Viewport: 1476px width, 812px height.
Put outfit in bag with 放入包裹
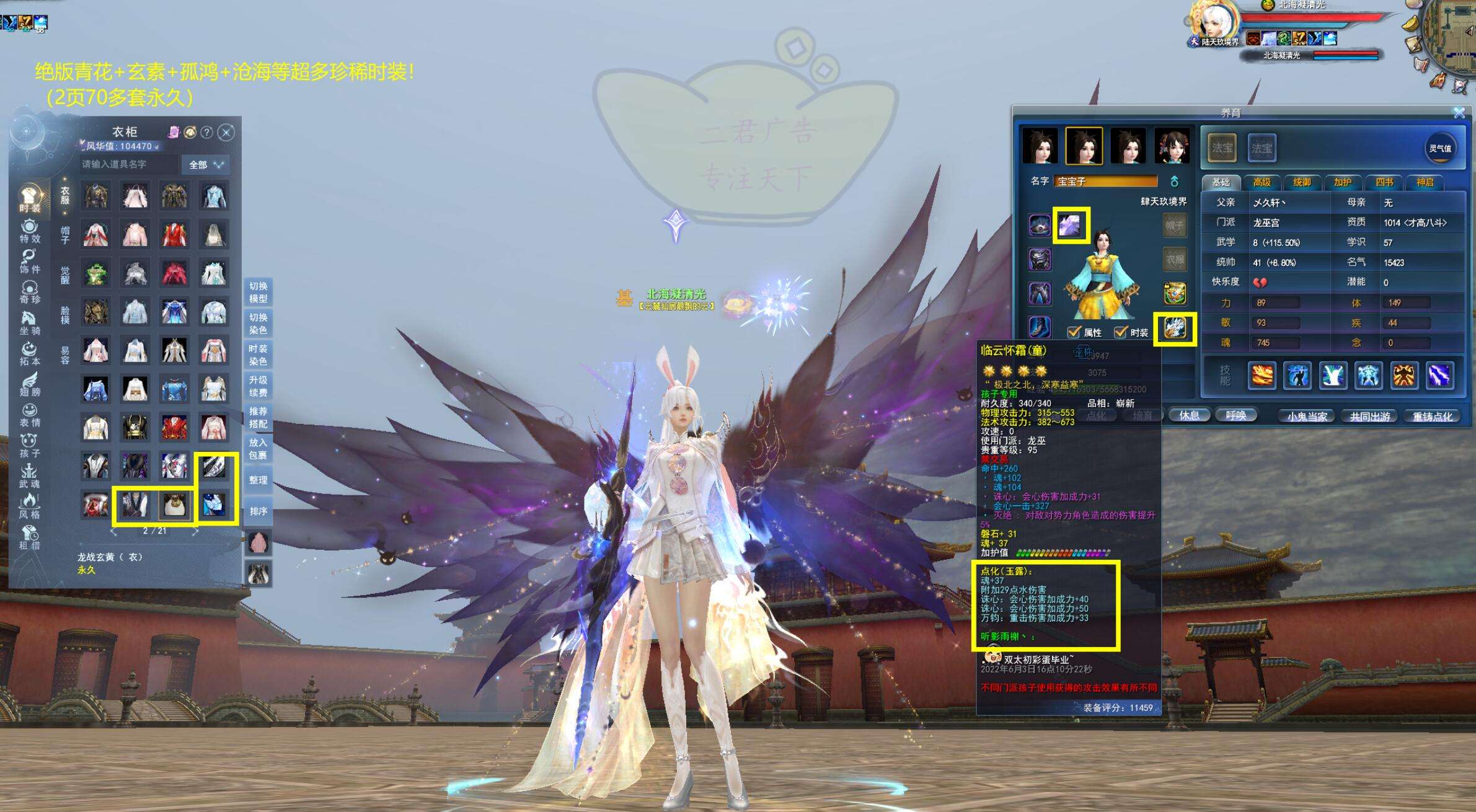[x=258, y=448]
